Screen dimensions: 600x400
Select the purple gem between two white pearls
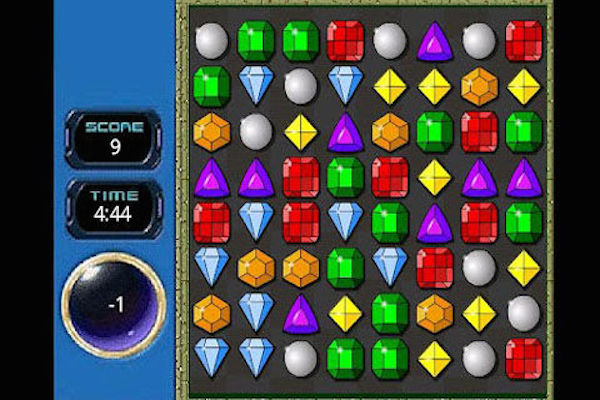click(x=434, y=42)
